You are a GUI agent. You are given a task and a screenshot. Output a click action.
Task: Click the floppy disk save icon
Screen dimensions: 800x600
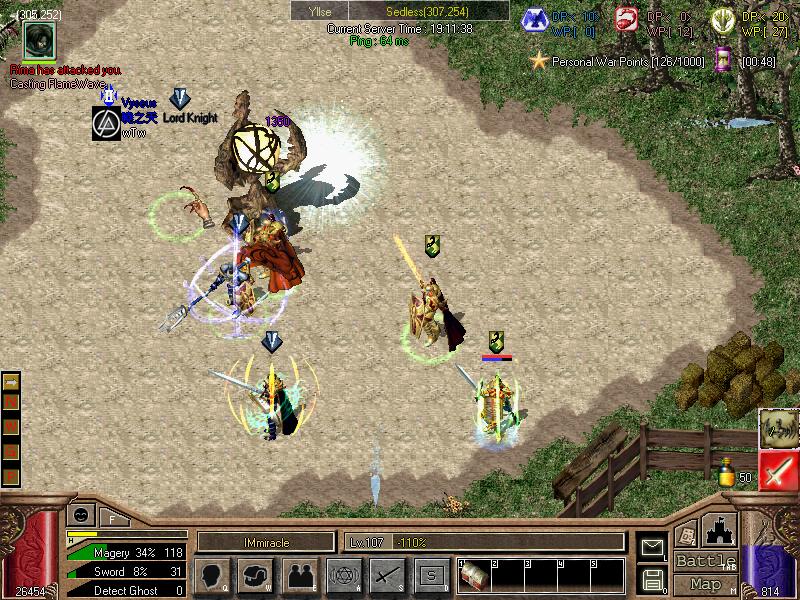click(653, 578)
